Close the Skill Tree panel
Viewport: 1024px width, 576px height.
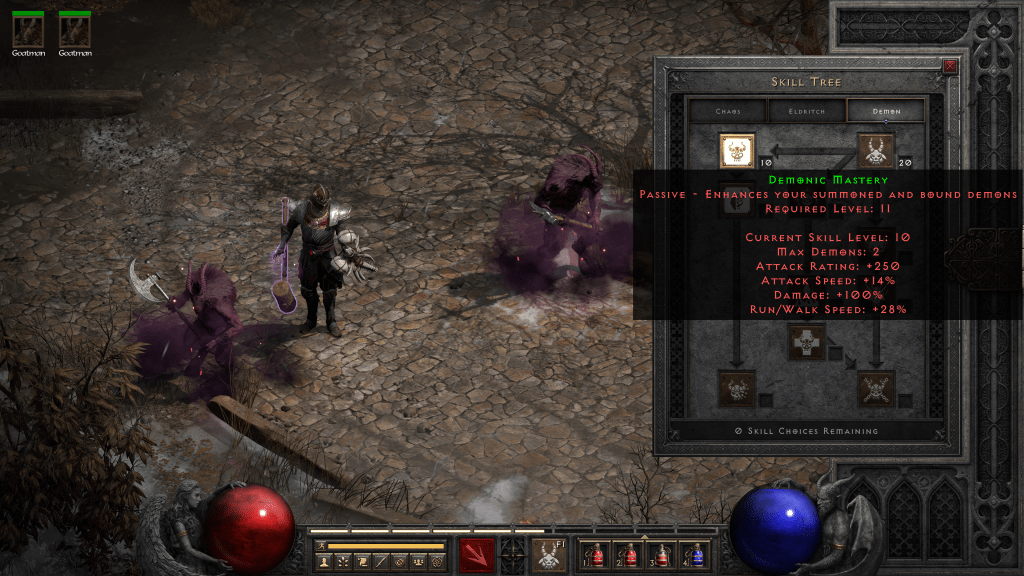(949, 67)
